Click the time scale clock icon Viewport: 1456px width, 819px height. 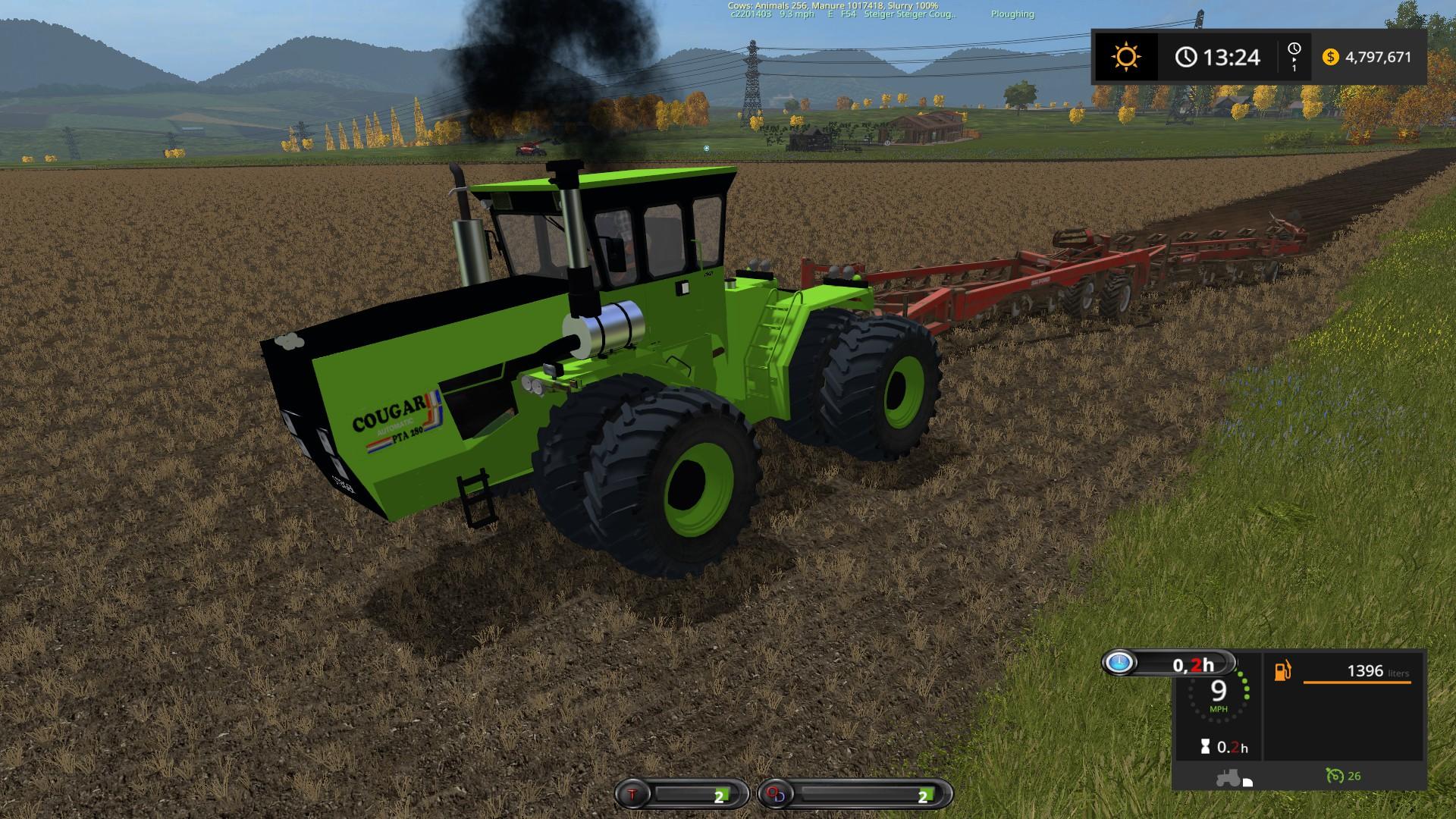click(x=1294, y=49)
